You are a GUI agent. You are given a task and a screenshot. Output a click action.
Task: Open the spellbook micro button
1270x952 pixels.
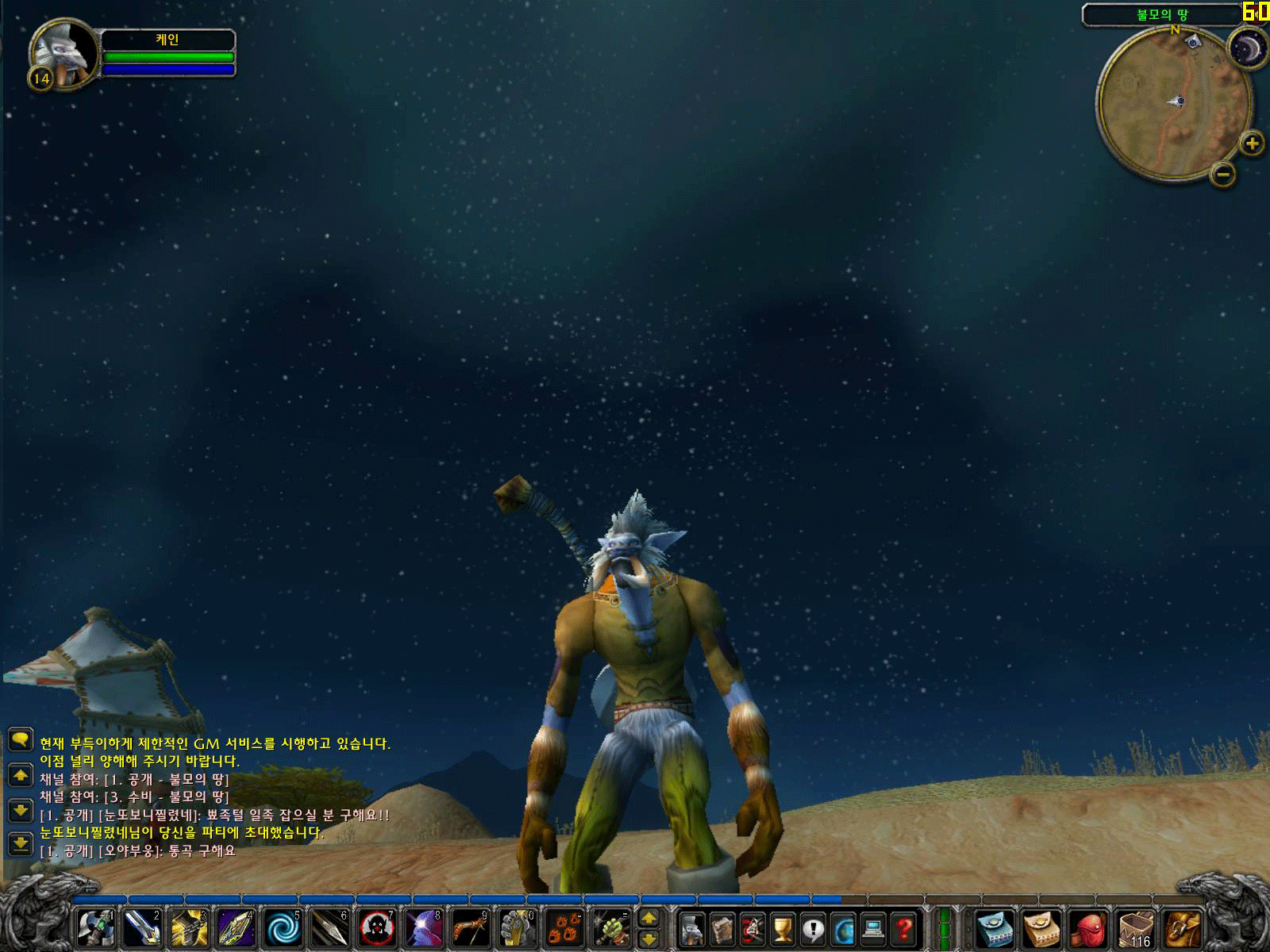pyautogui.click(x=722, y=928)
